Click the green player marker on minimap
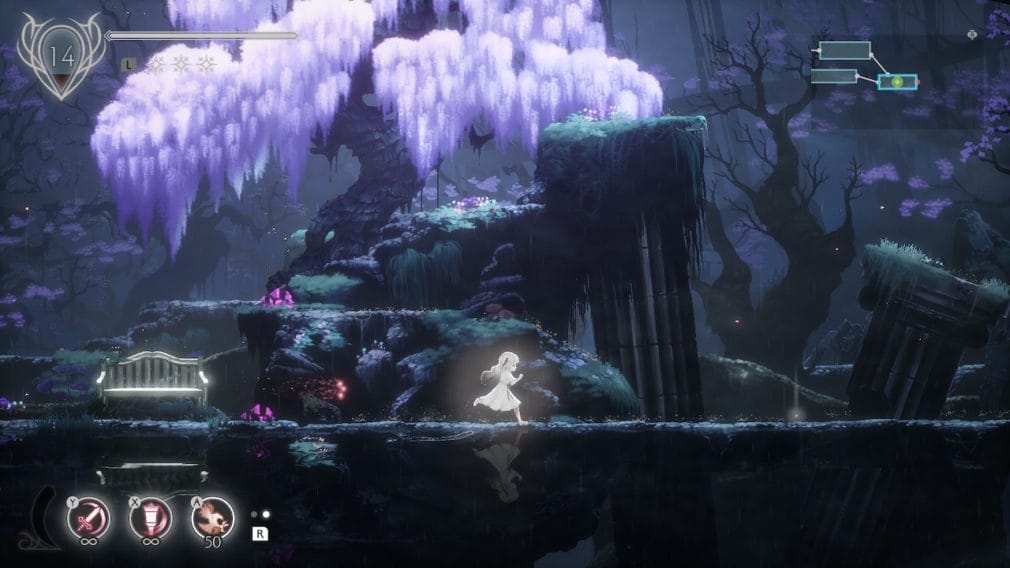Image resolution: width=1010 pixels, height=568 pixels. point(897,82)
